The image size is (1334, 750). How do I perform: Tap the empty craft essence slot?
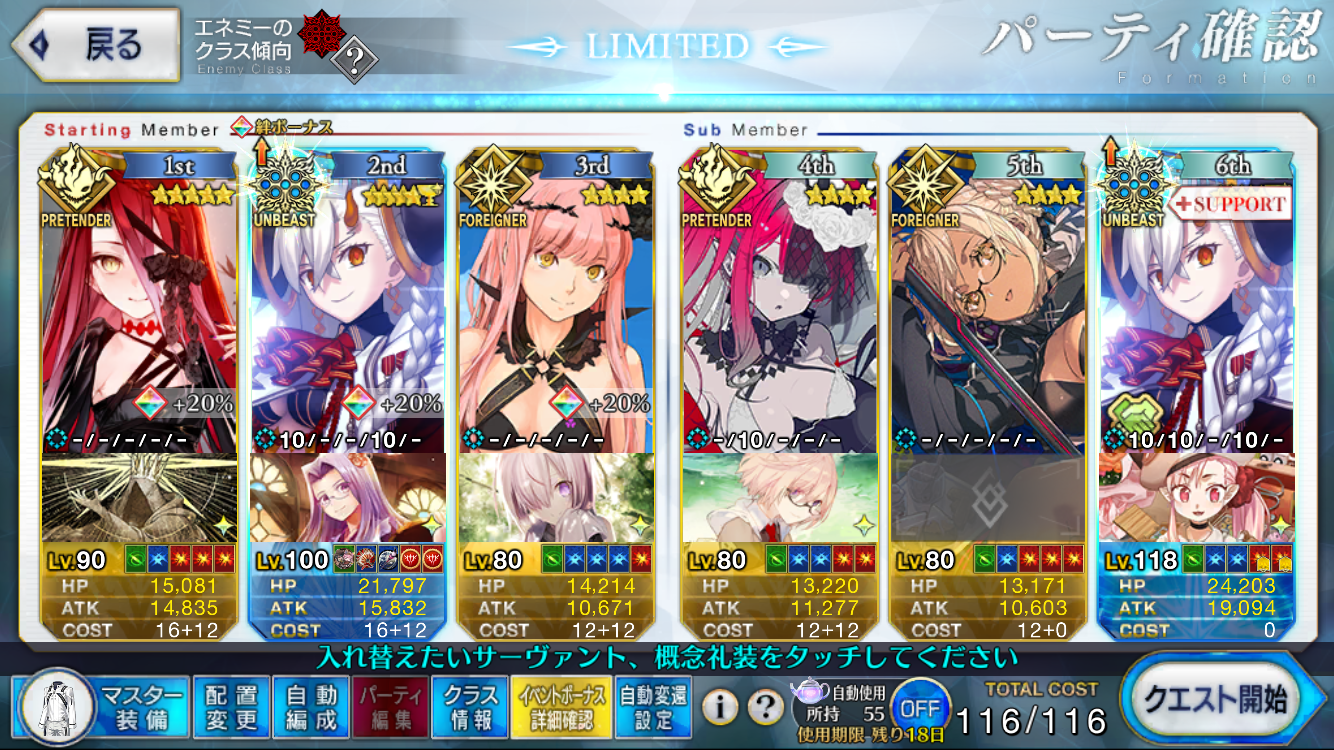coord(988,498)
